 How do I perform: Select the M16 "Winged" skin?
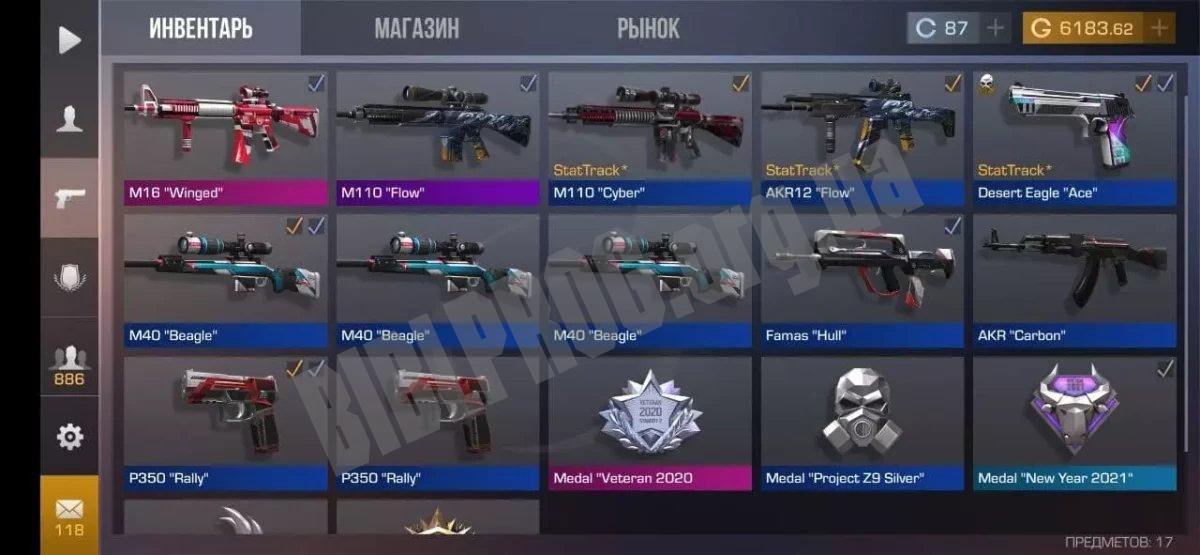click(226, 137)
